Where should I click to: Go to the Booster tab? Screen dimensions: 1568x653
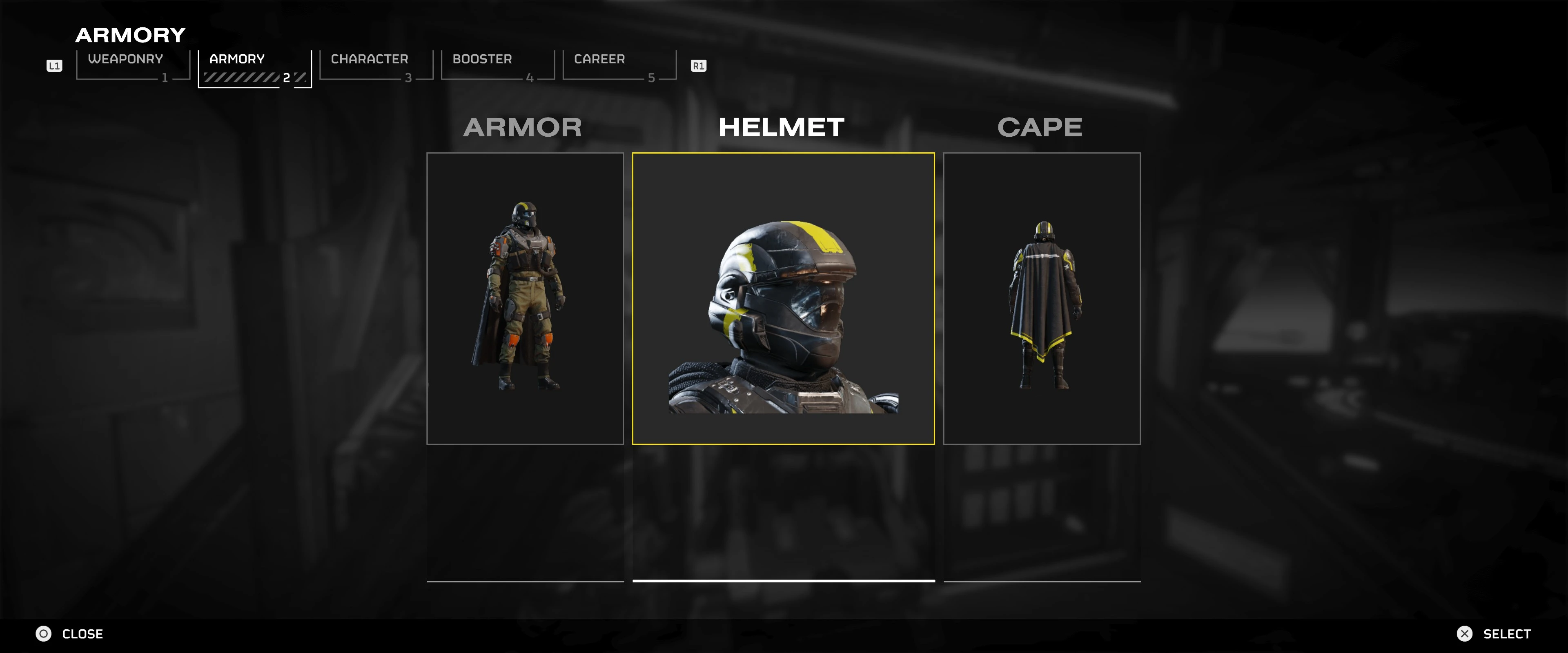click(x=497, y=65)
